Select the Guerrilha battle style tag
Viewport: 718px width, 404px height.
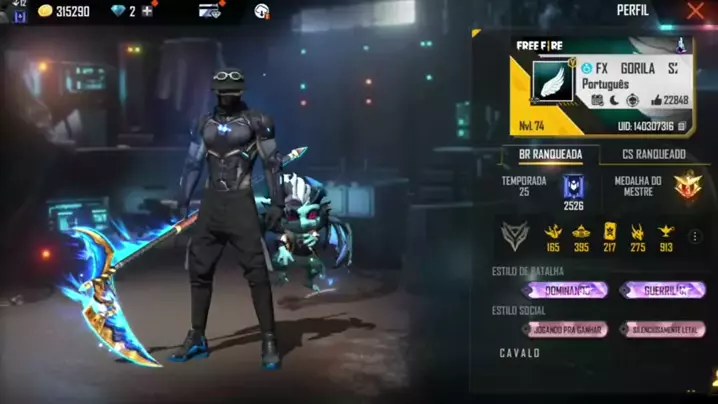(x=662, y=290)
